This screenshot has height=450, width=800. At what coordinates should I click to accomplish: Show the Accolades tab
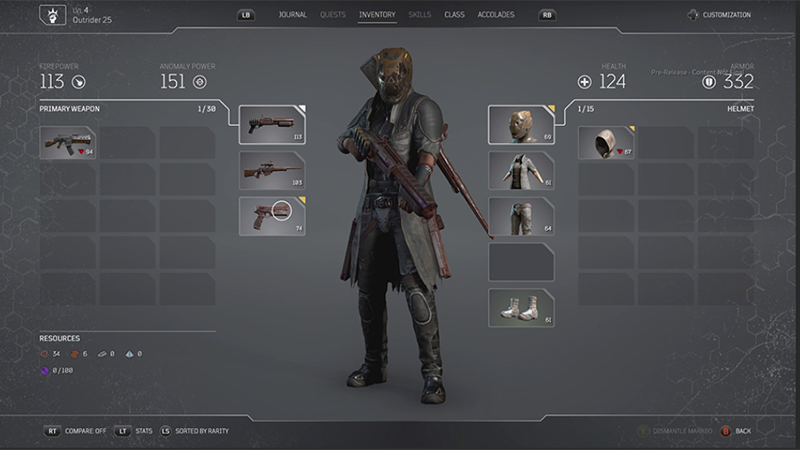tap(496, 15)
